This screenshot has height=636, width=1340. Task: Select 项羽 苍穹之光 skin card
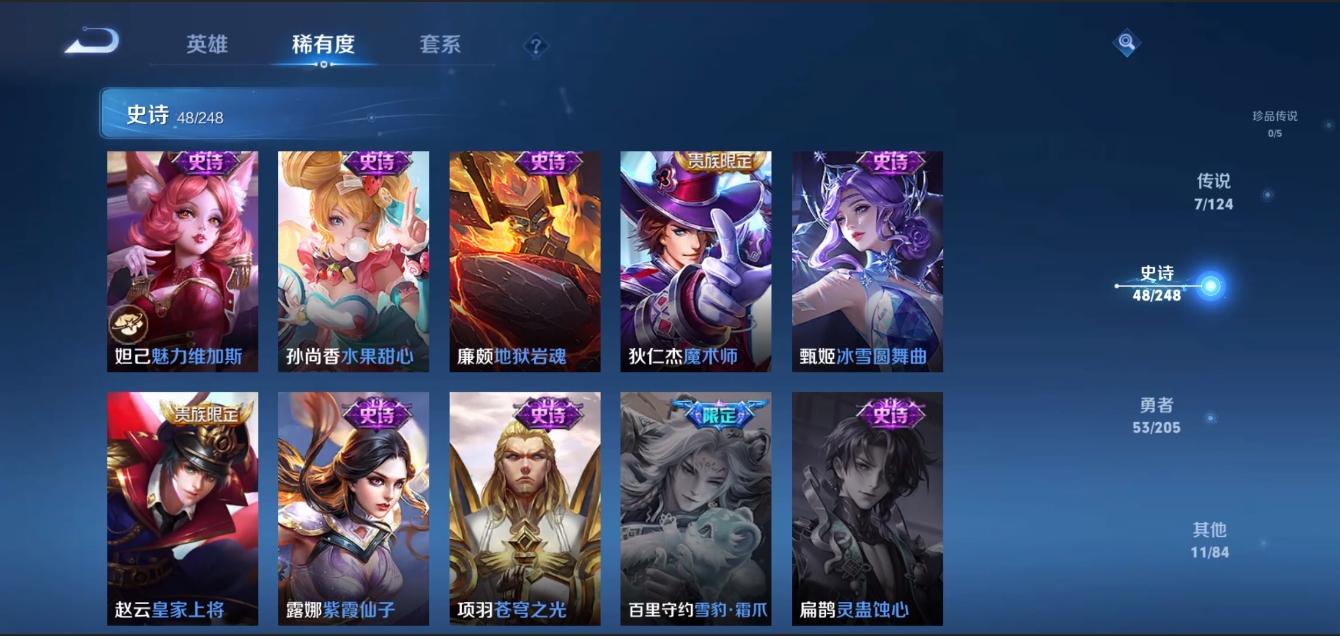(525, 509)
